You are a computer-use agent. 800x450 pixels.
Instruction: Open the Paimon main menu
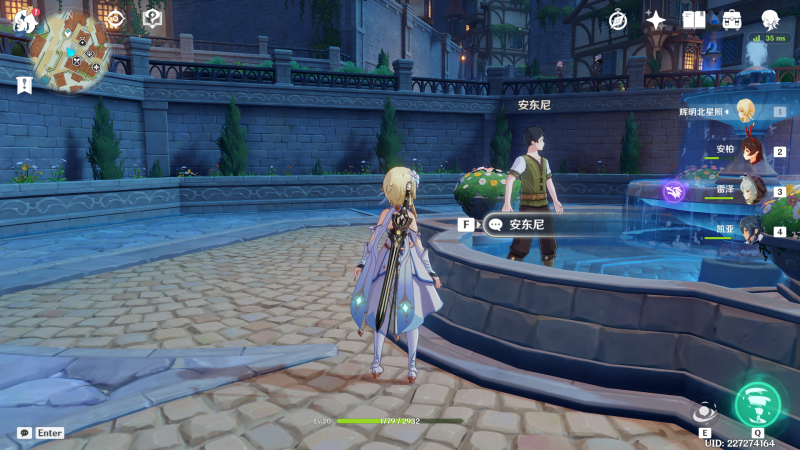(x=24, y=20)
